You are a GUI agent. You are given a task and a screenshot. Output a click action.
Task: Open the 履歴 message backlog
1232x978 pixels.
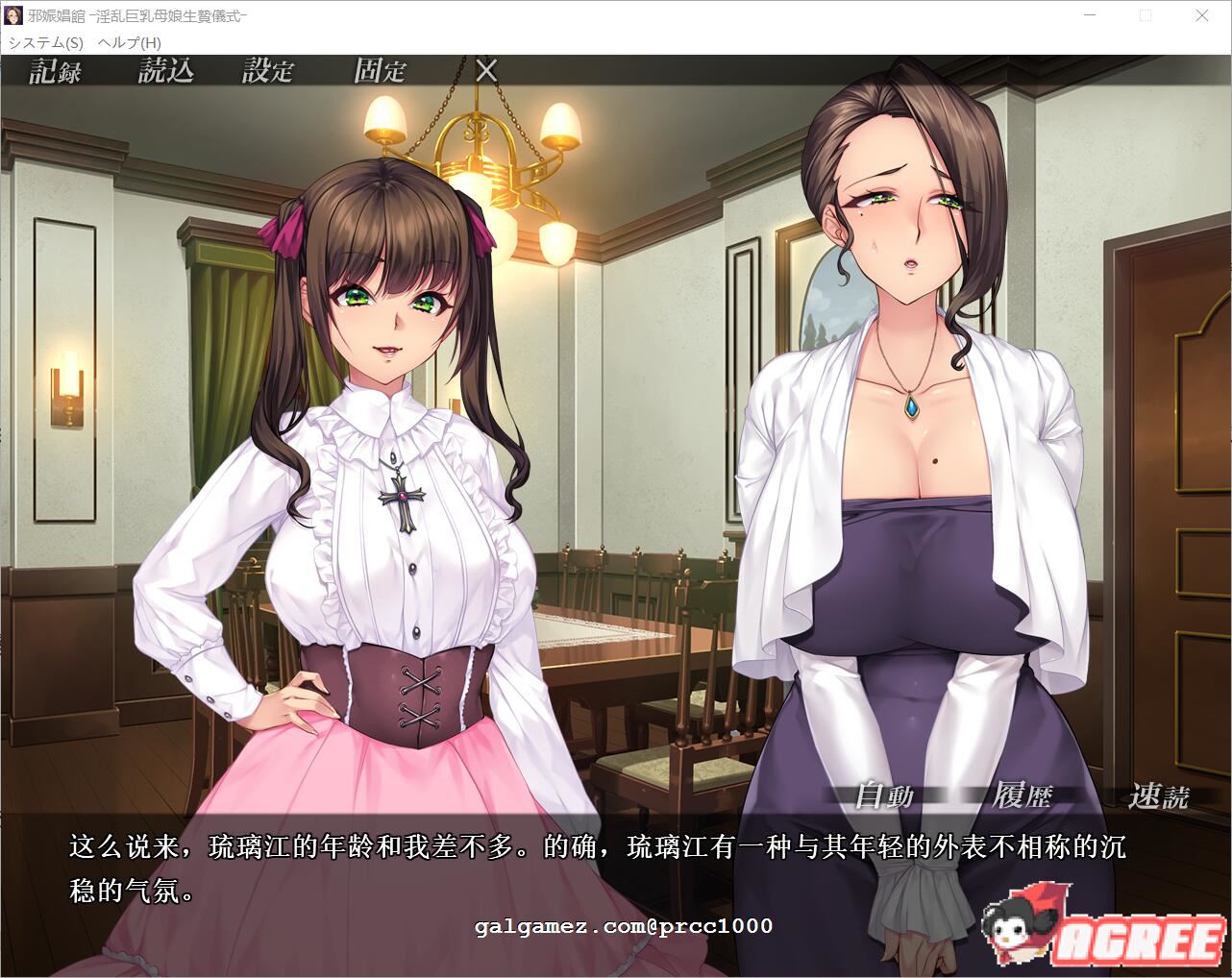pos(1024,795)
